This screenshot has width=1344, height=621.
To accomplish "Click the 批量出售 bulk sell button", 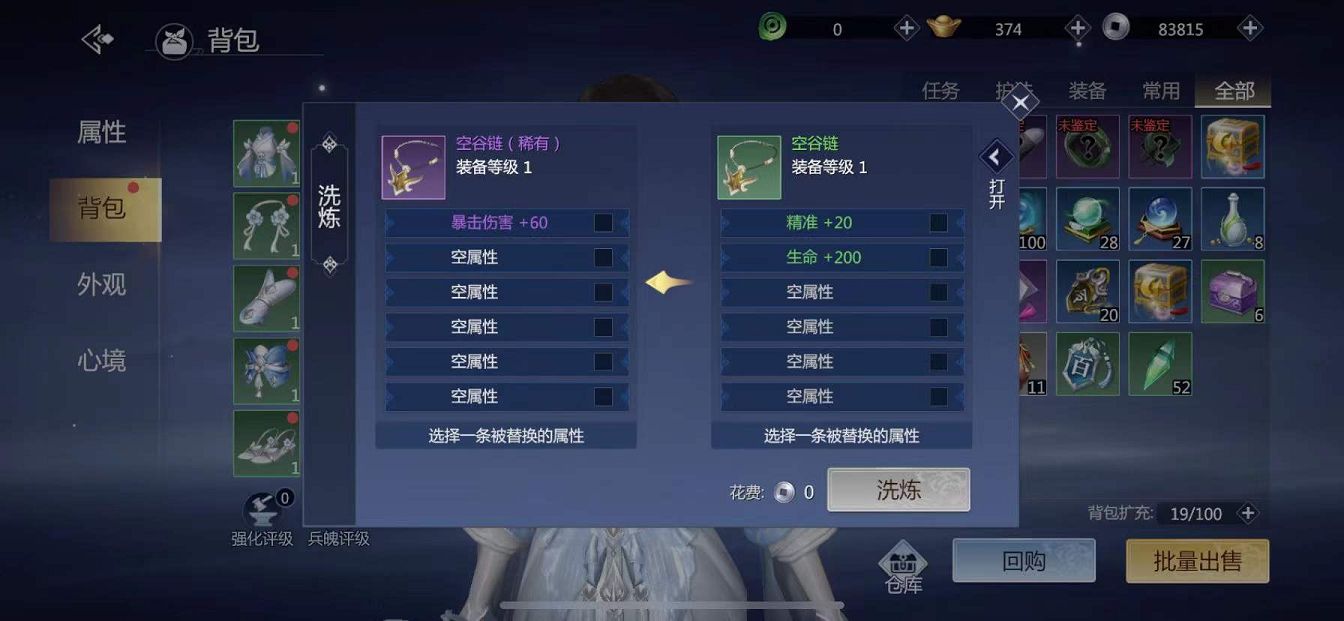I will pos(1197,561).
